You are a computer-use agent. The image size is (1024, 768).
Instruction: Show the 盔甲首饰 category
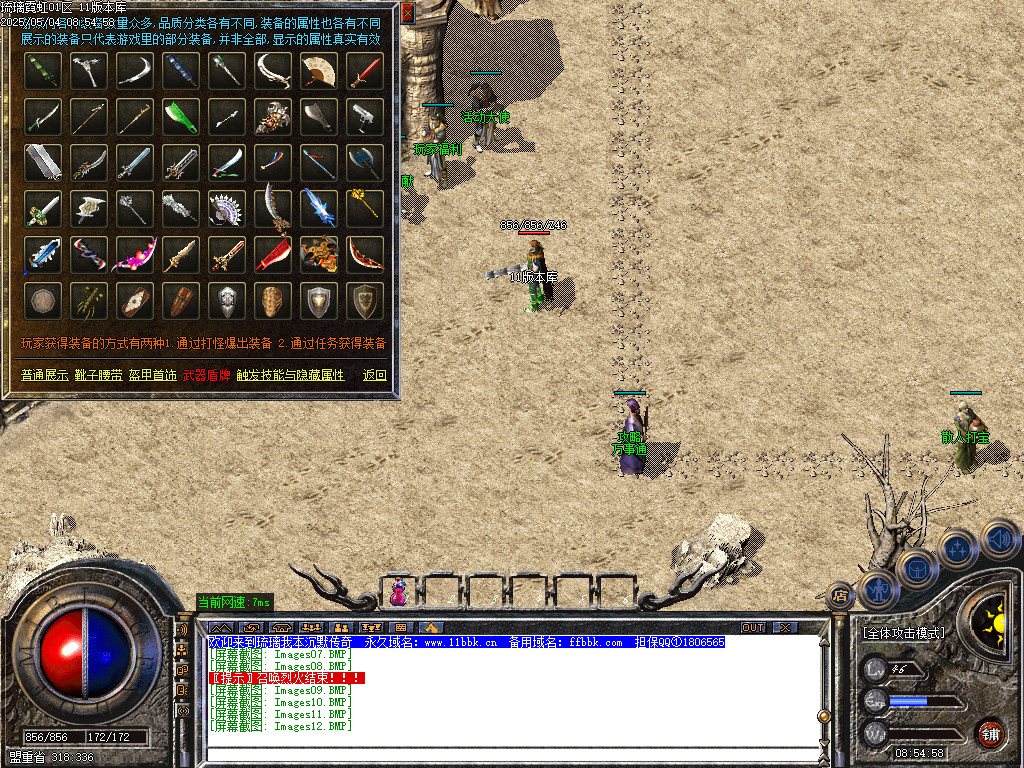pos(152,375)
